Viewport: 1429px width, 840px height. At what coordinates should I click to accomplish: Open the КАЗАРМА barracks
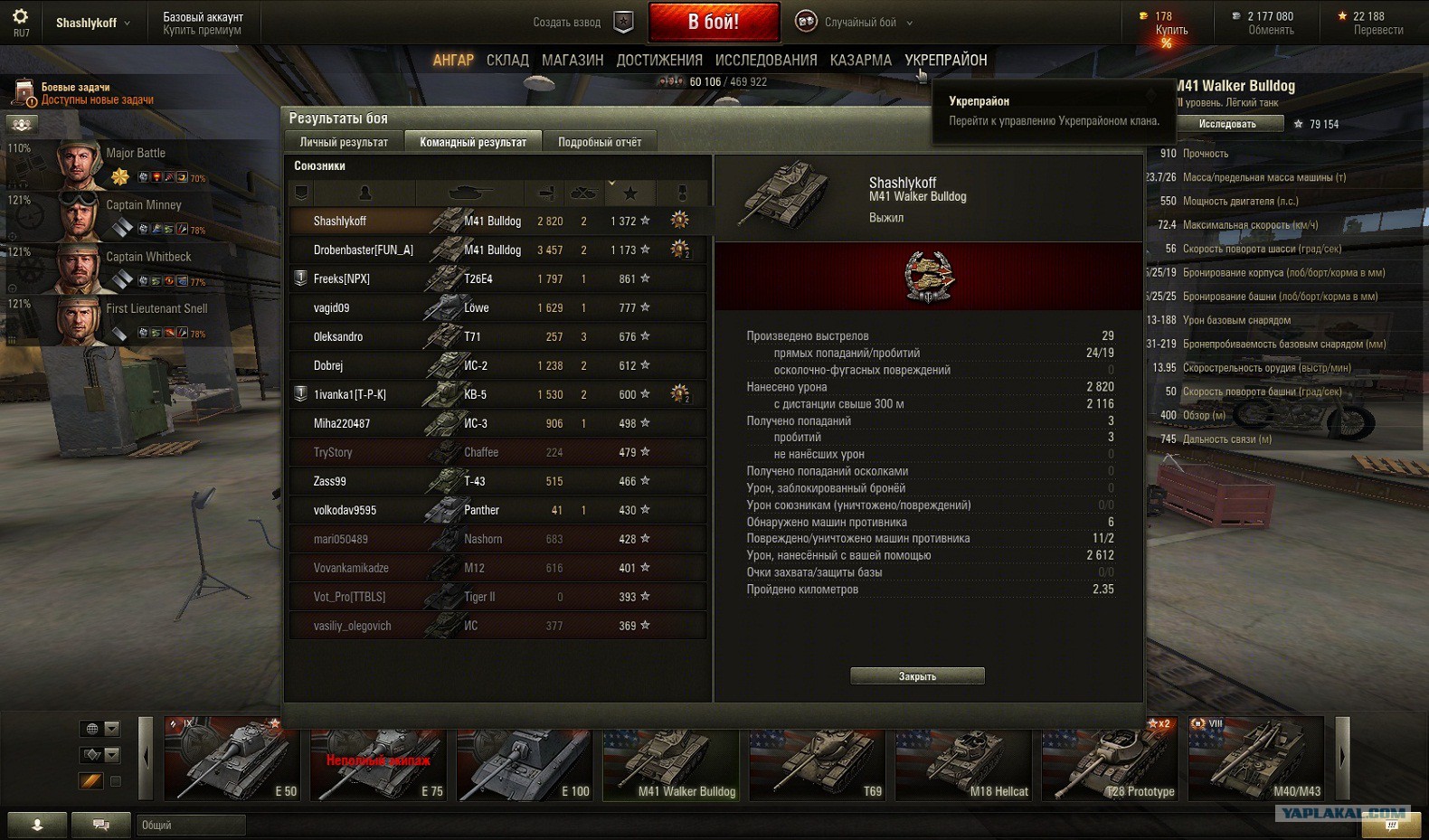pyautogui.click(x=860, y=60)
